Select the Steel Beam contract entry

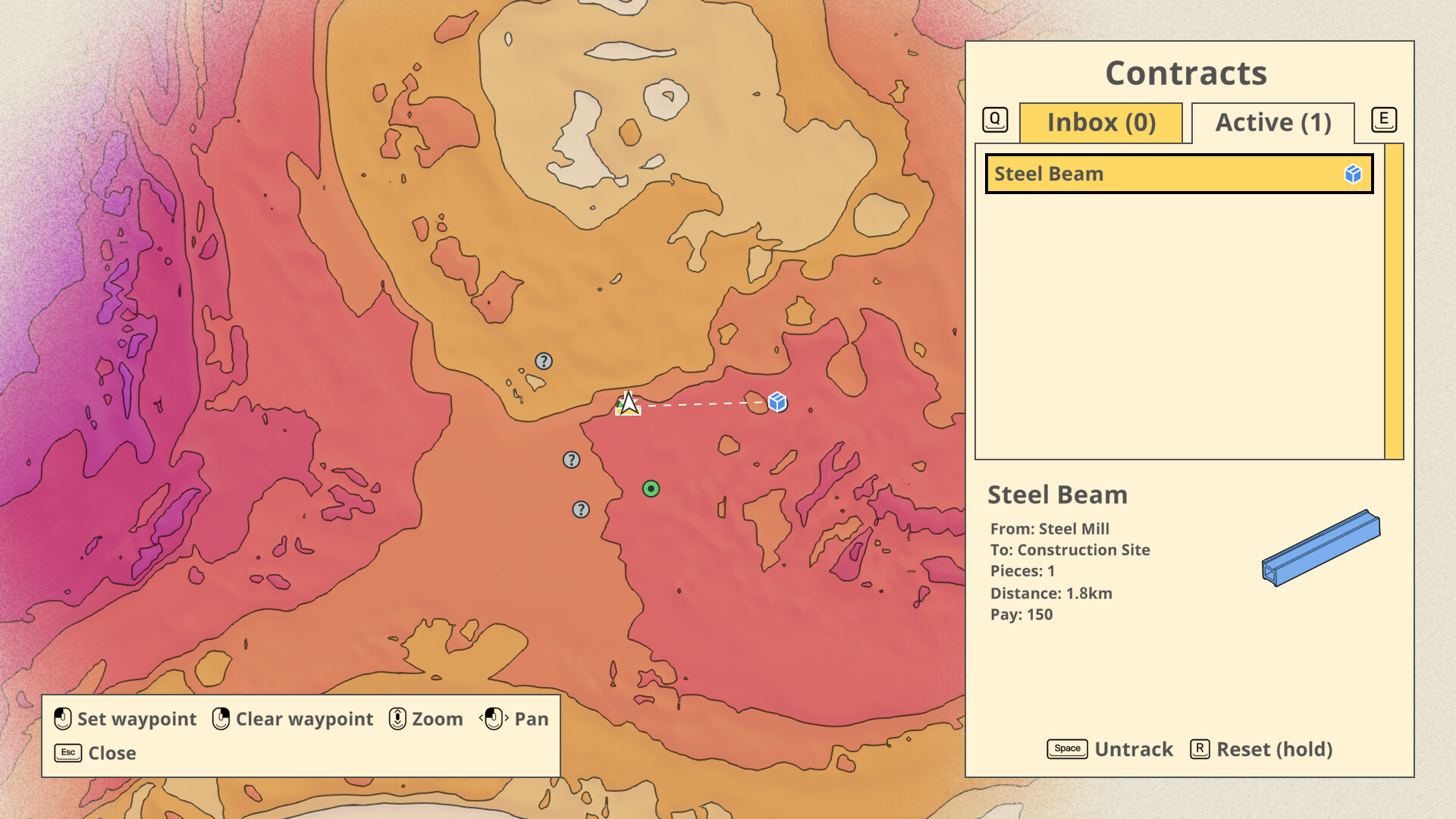pos(1175,174)
